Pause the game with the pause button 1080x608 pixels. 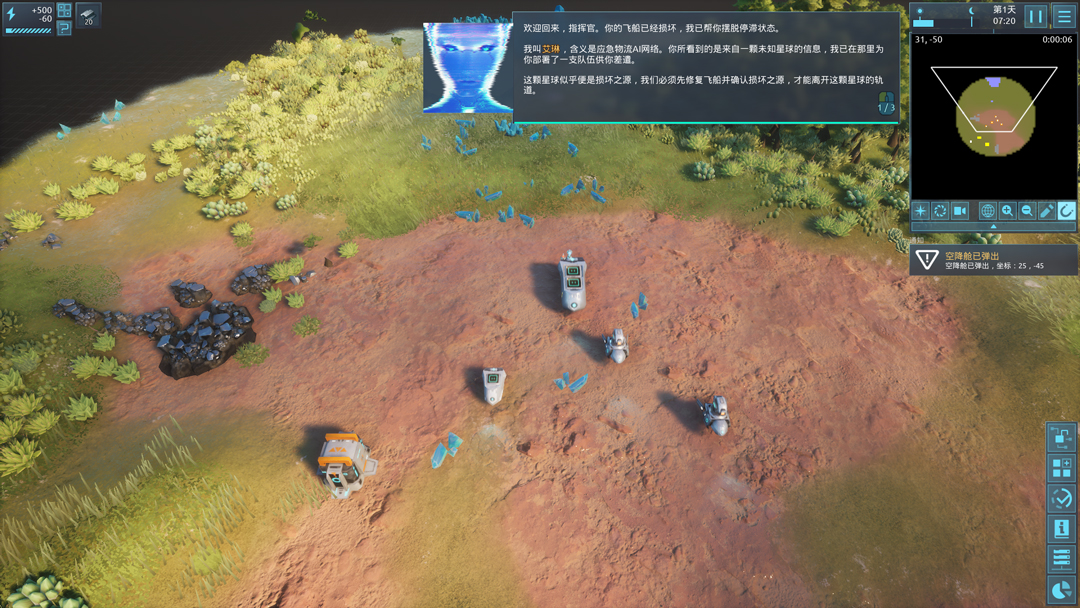1036,16
